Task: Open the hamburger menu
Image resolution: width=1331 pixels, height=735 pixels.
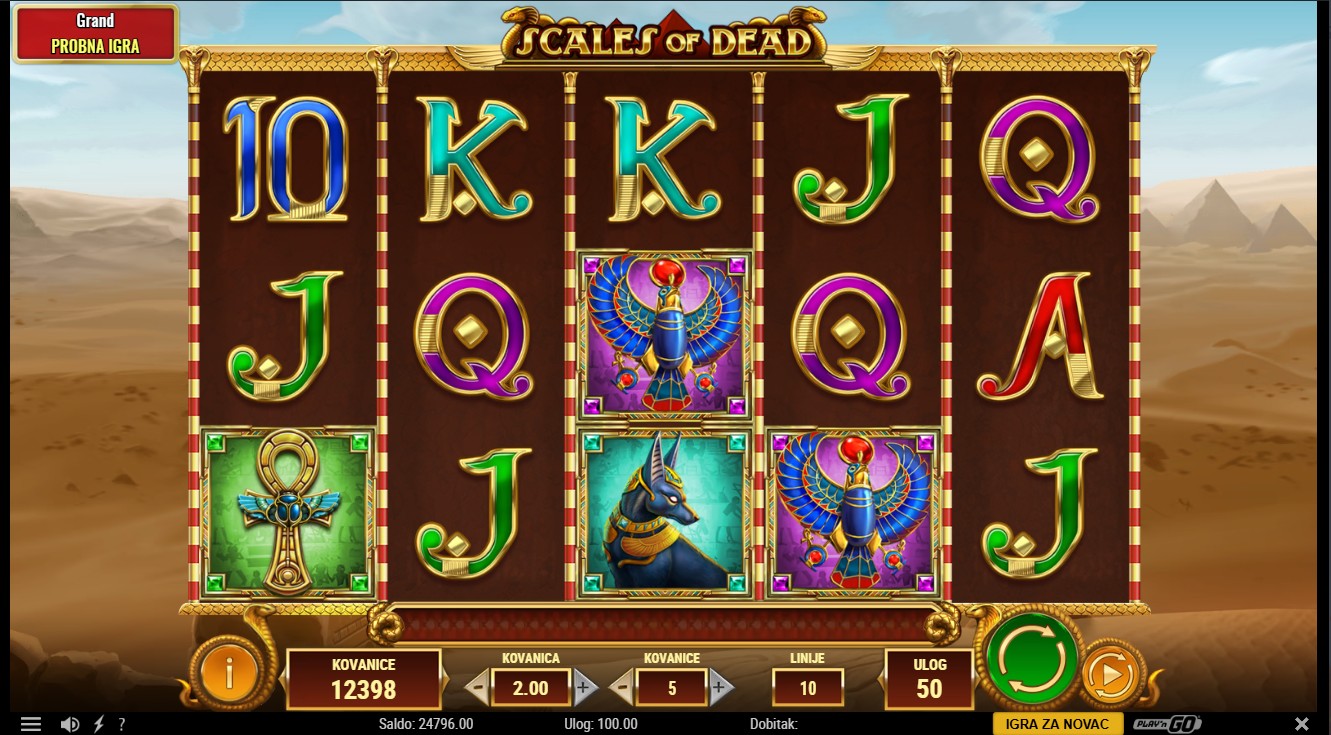Action: click(31, 724)
